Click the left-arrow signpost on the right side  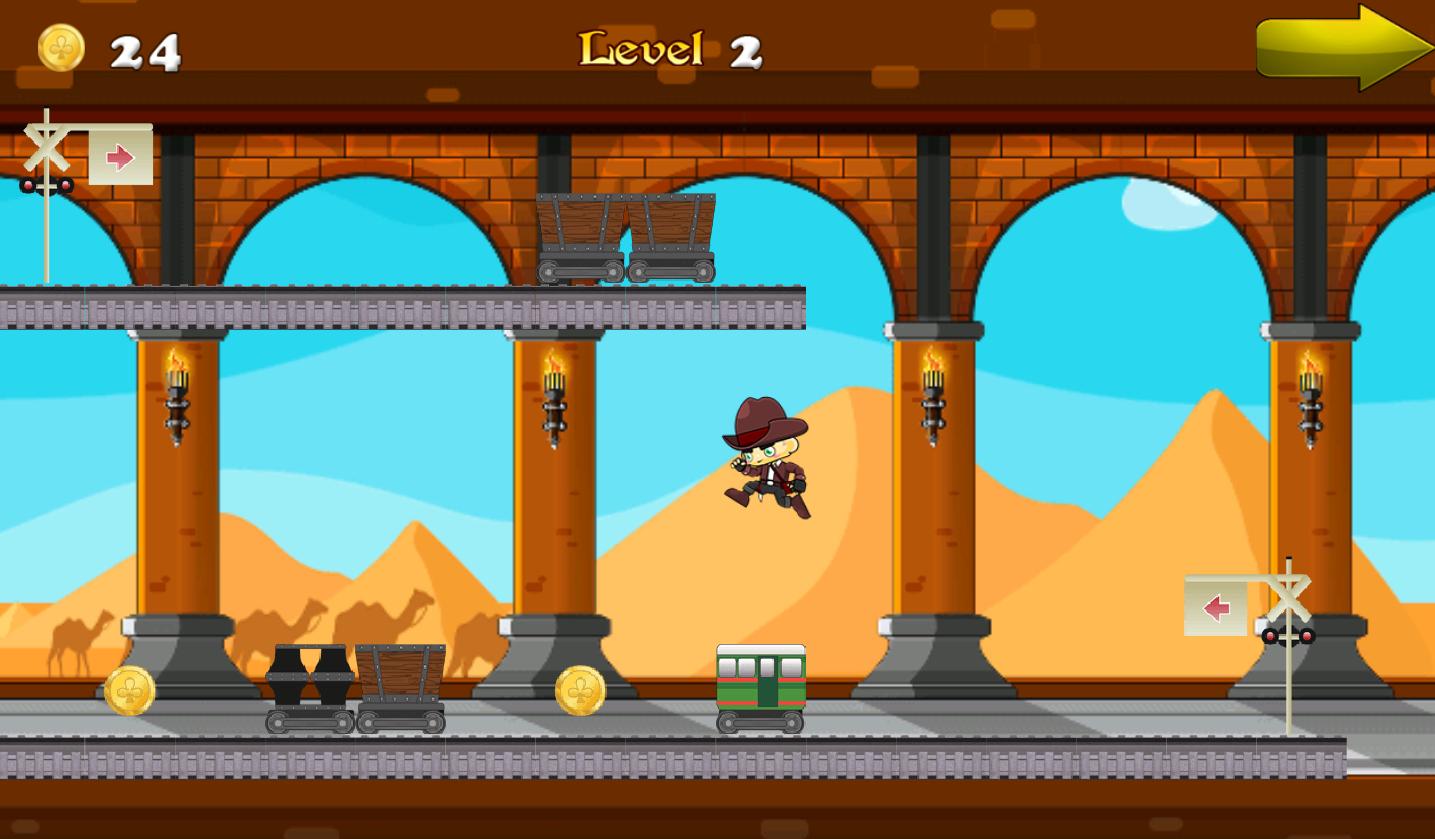point(1216,606)
